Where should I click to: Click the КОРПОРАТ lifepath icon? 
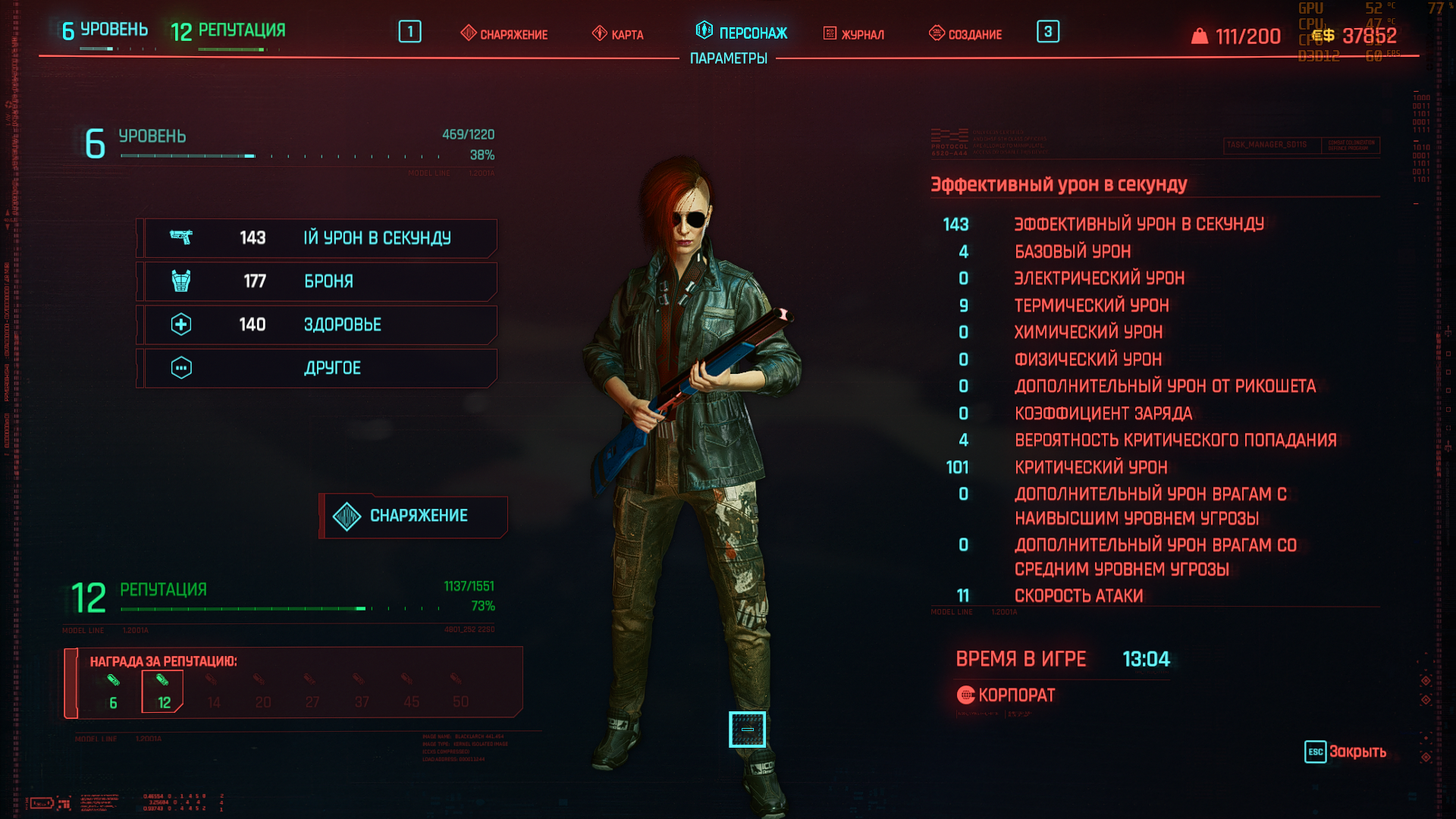click(966, 694)
